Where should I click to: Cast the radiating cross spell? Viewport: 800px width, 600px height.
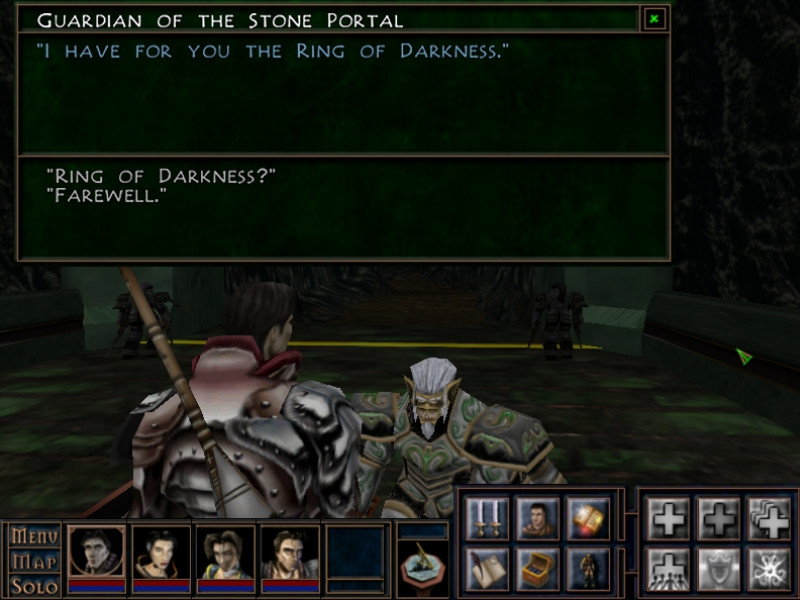pyautogui.click(x=668, y=569)
